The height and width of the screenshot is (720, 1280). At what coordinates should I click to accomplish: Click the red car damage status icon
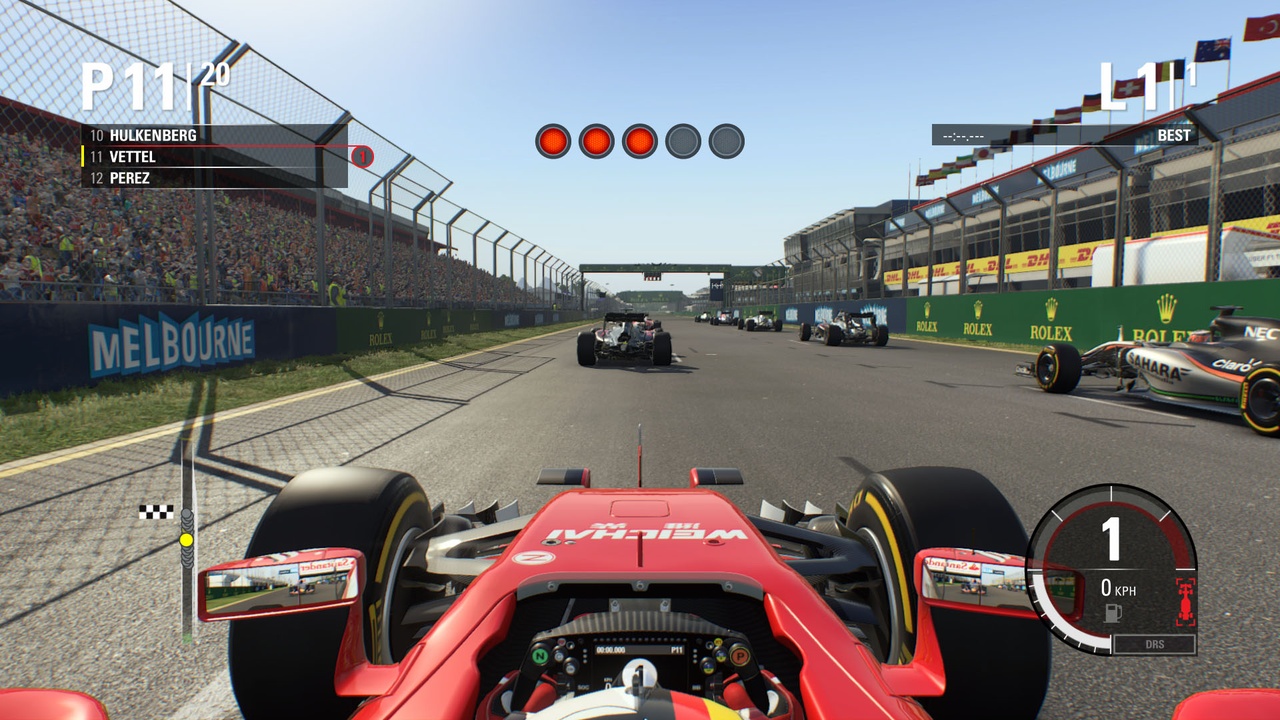[x=1185, y=600]
